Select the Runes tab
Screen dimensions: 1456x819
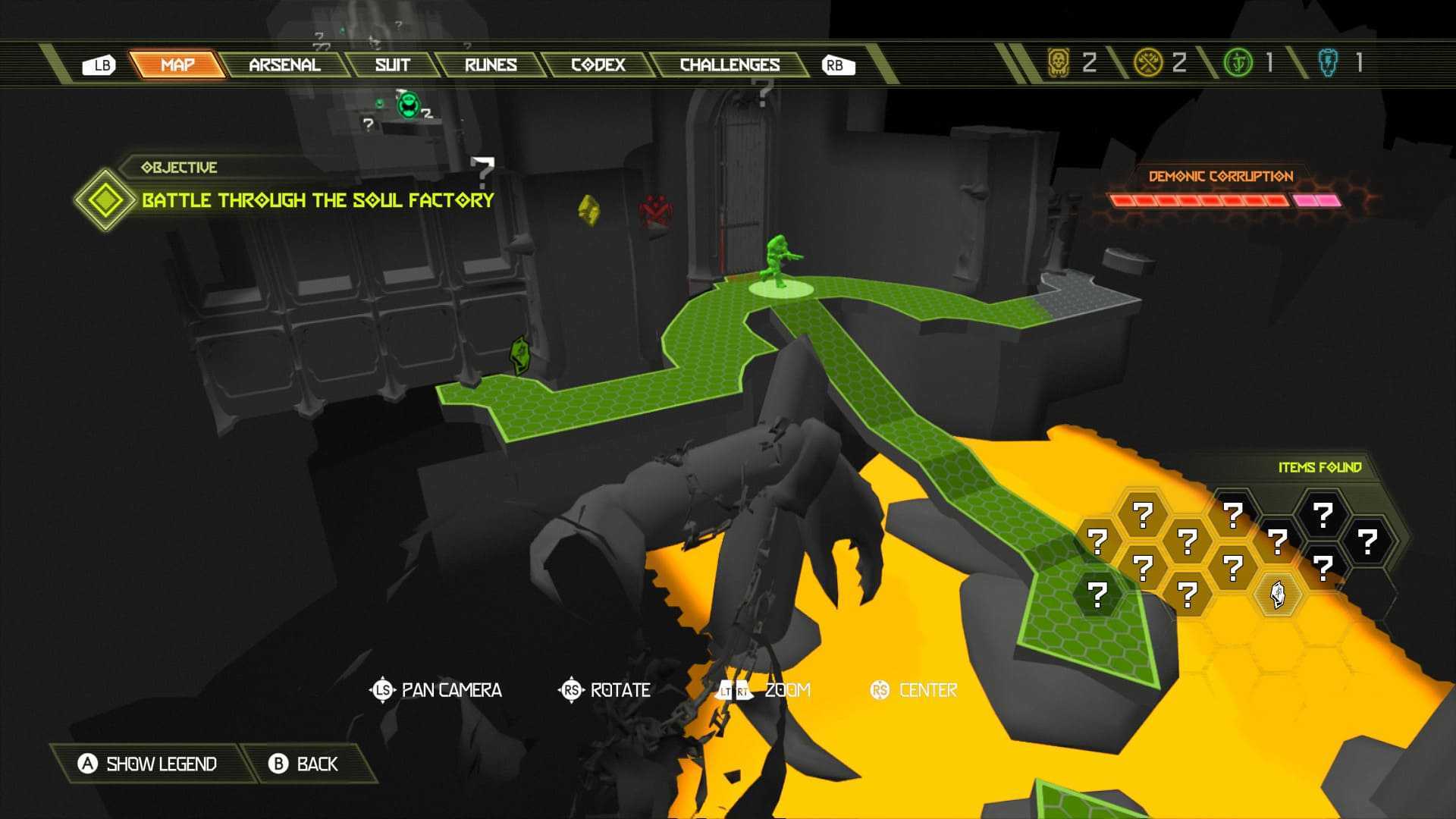(491, 65)
